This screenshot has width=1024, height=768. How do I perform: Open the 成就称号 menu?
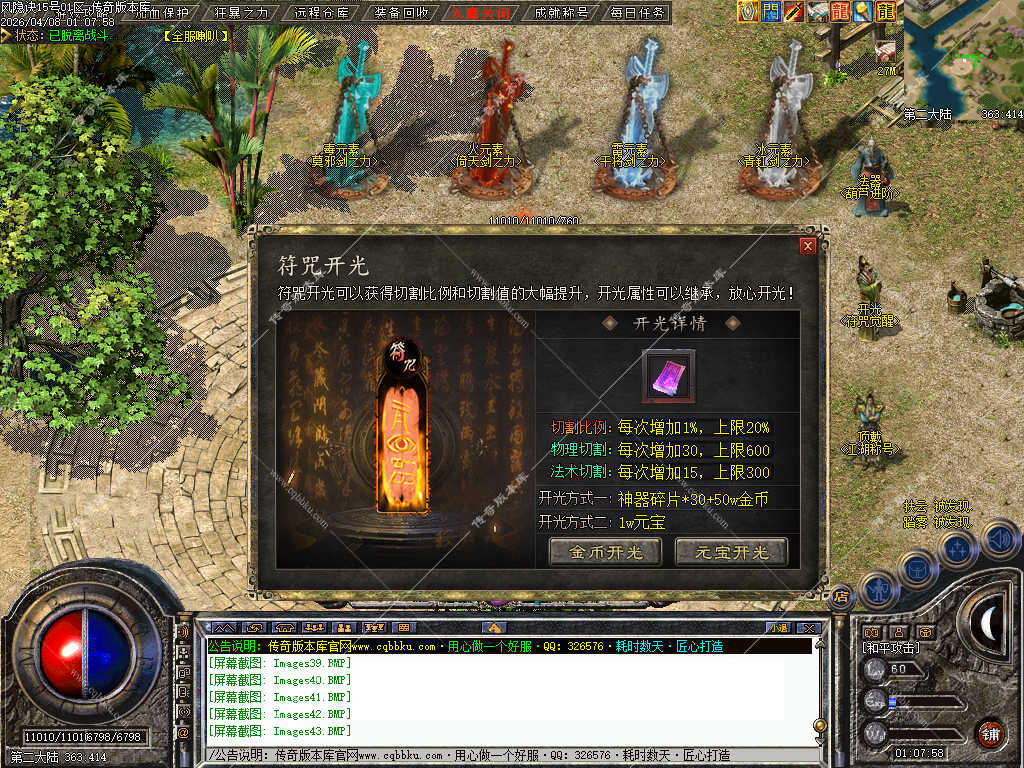[561, 13]
